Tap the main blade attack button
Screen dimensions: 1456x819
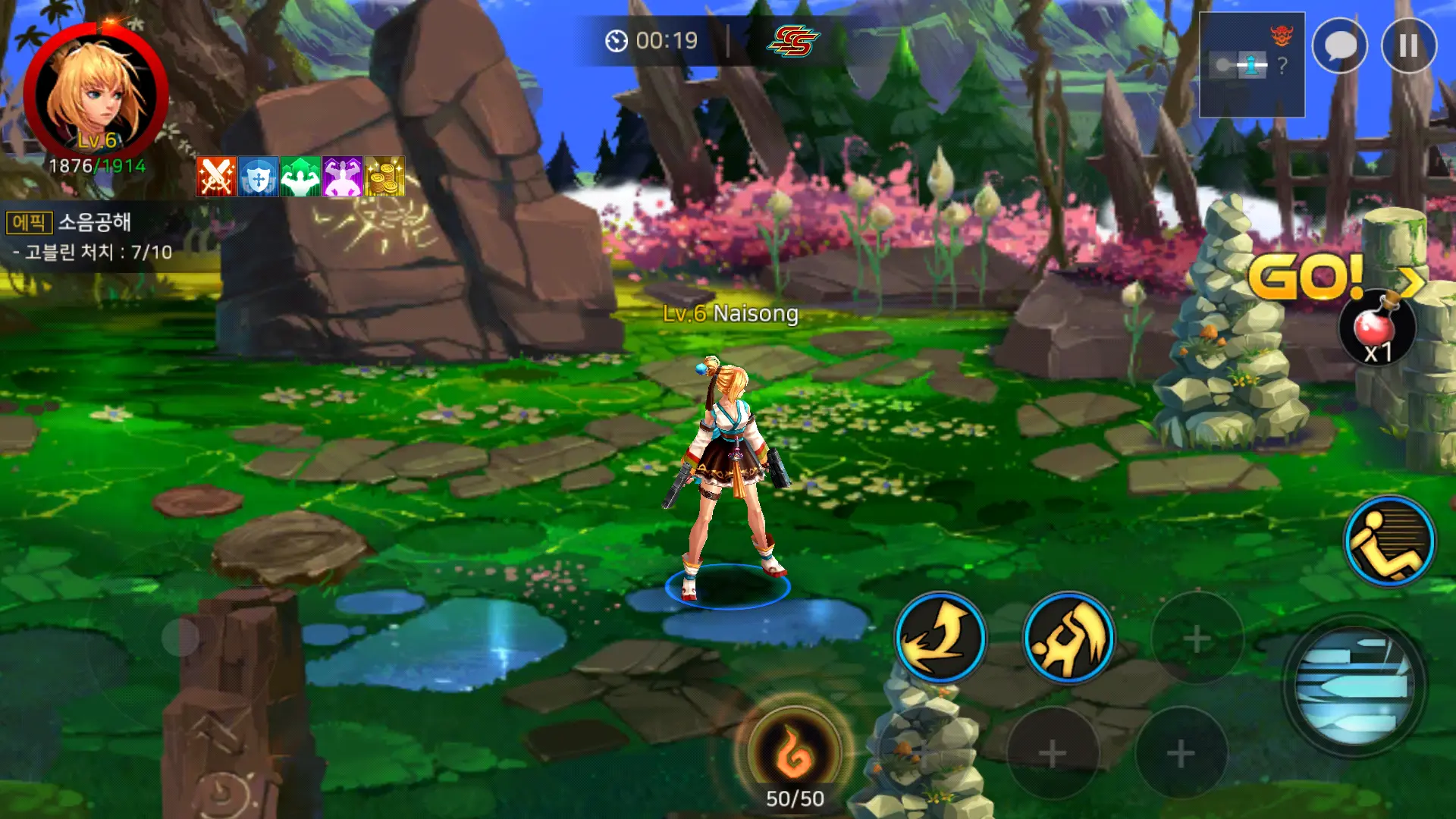pyautogui.click(x=1354, y=686)
